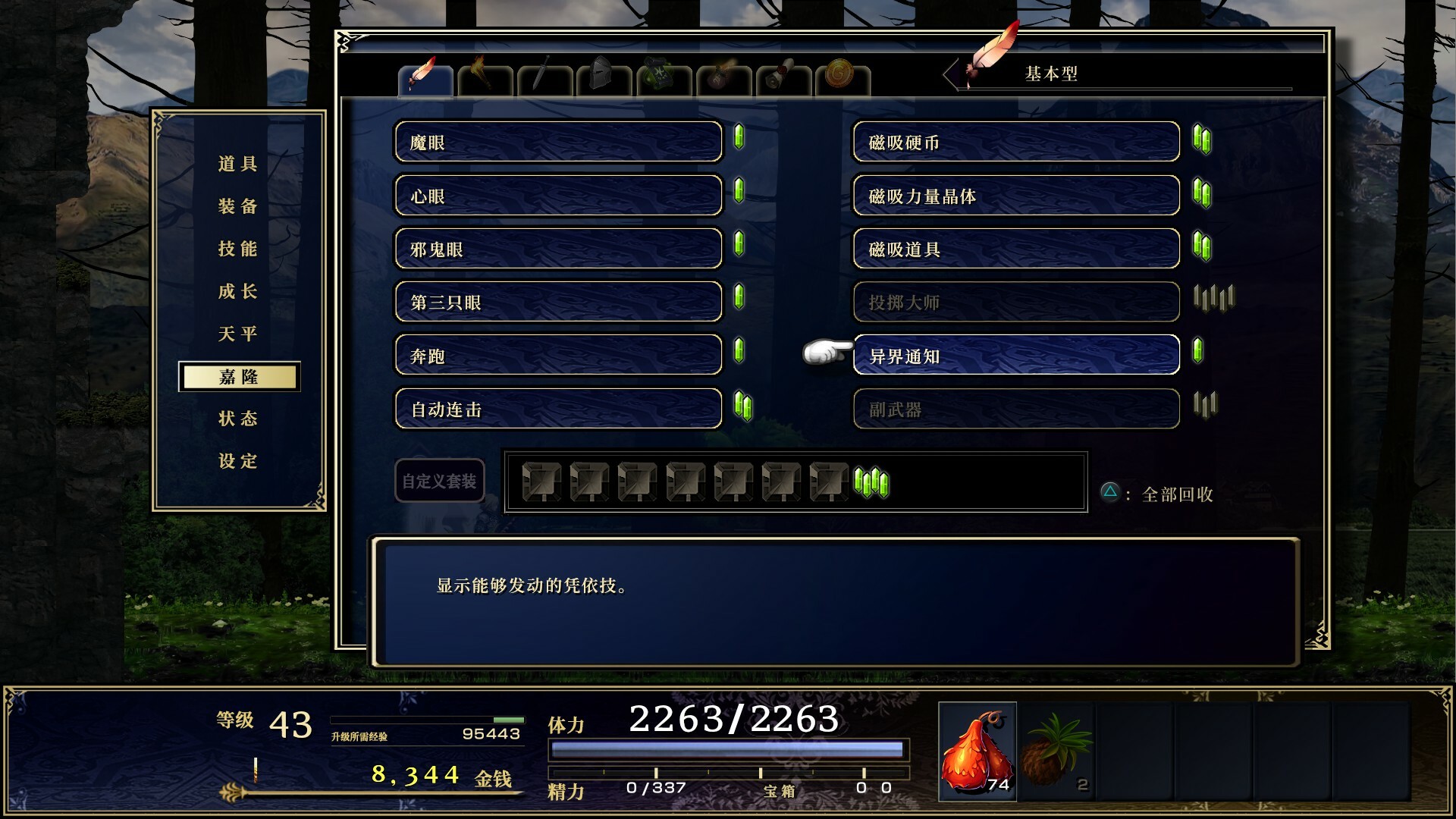
Task: Select the feather skills tab icon
Action: [x=425, y=76]
